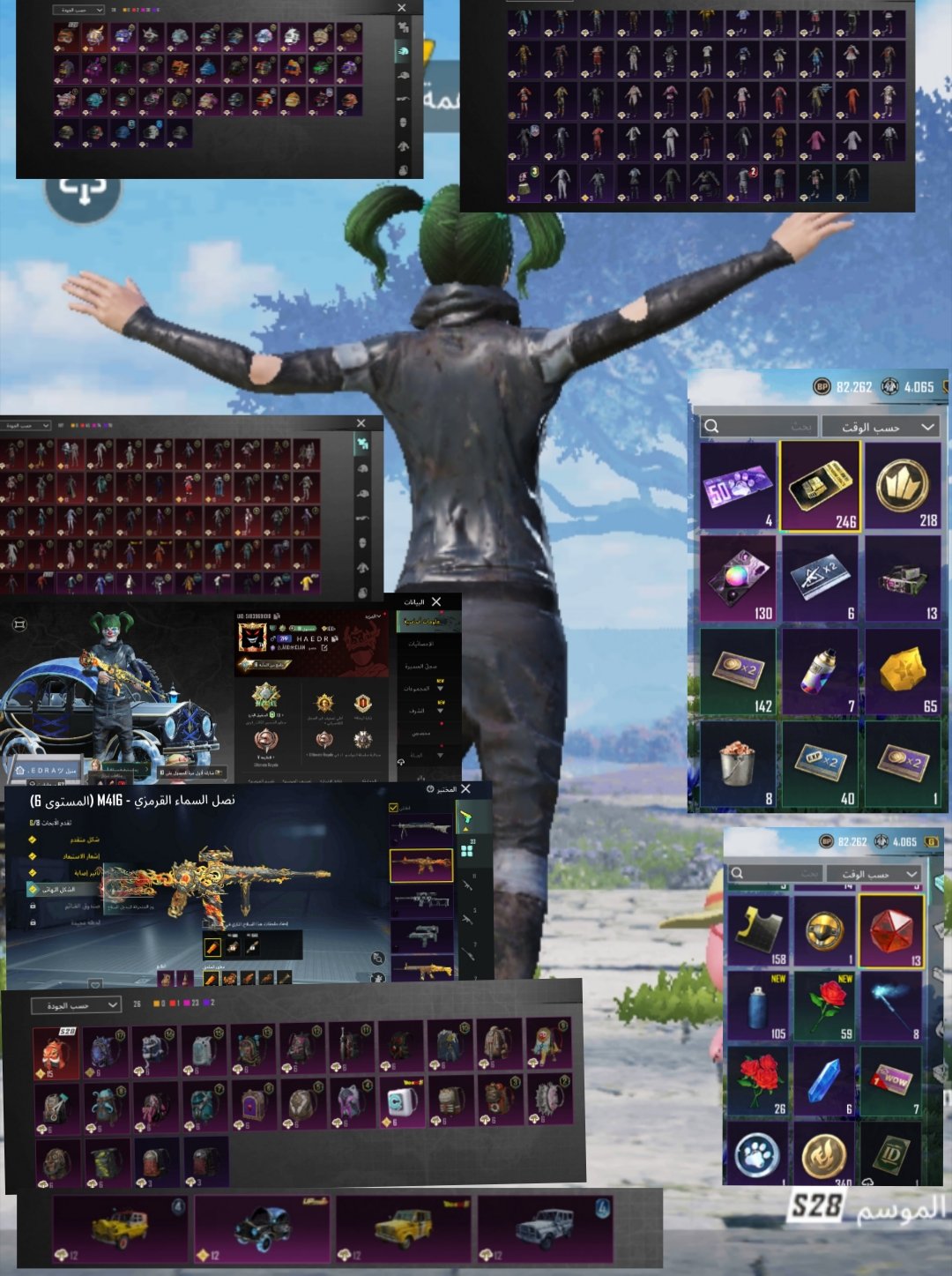
Task: Select the highlighted golden M416 skin thumbnail
Action: point(421,865)
